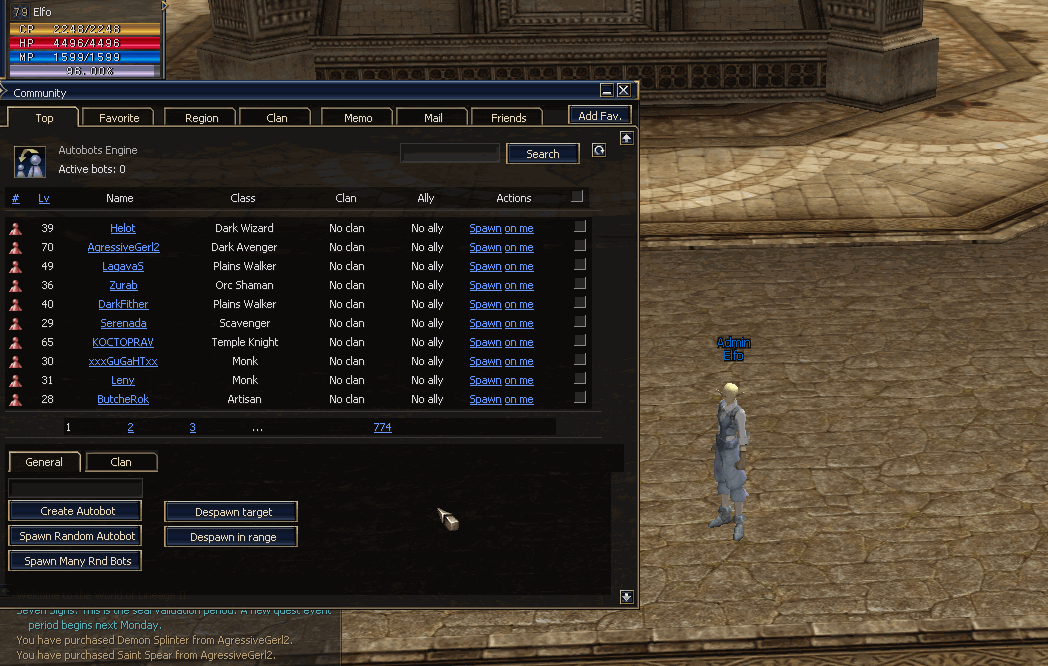Screen dimensions: 1048x666
Task: Click the Create Autobot button
Action: coord(76,511)
